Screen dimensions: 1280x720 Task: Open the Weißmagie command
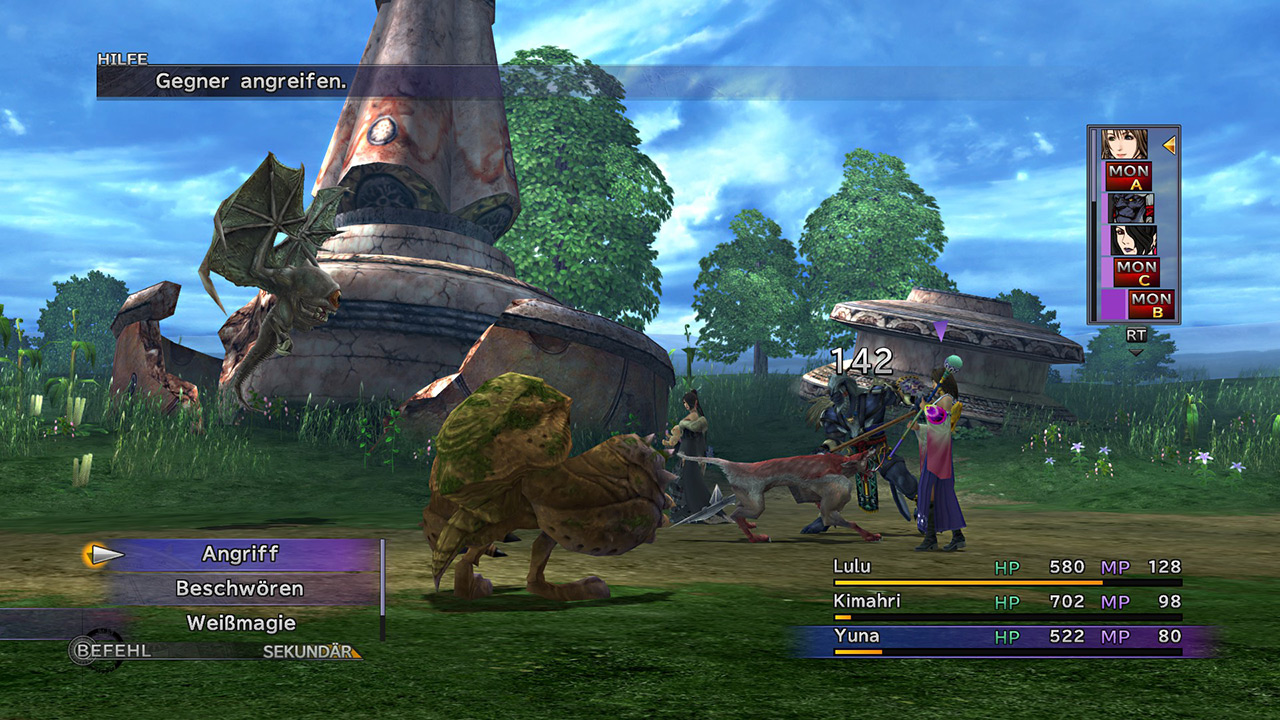point(241,623)
